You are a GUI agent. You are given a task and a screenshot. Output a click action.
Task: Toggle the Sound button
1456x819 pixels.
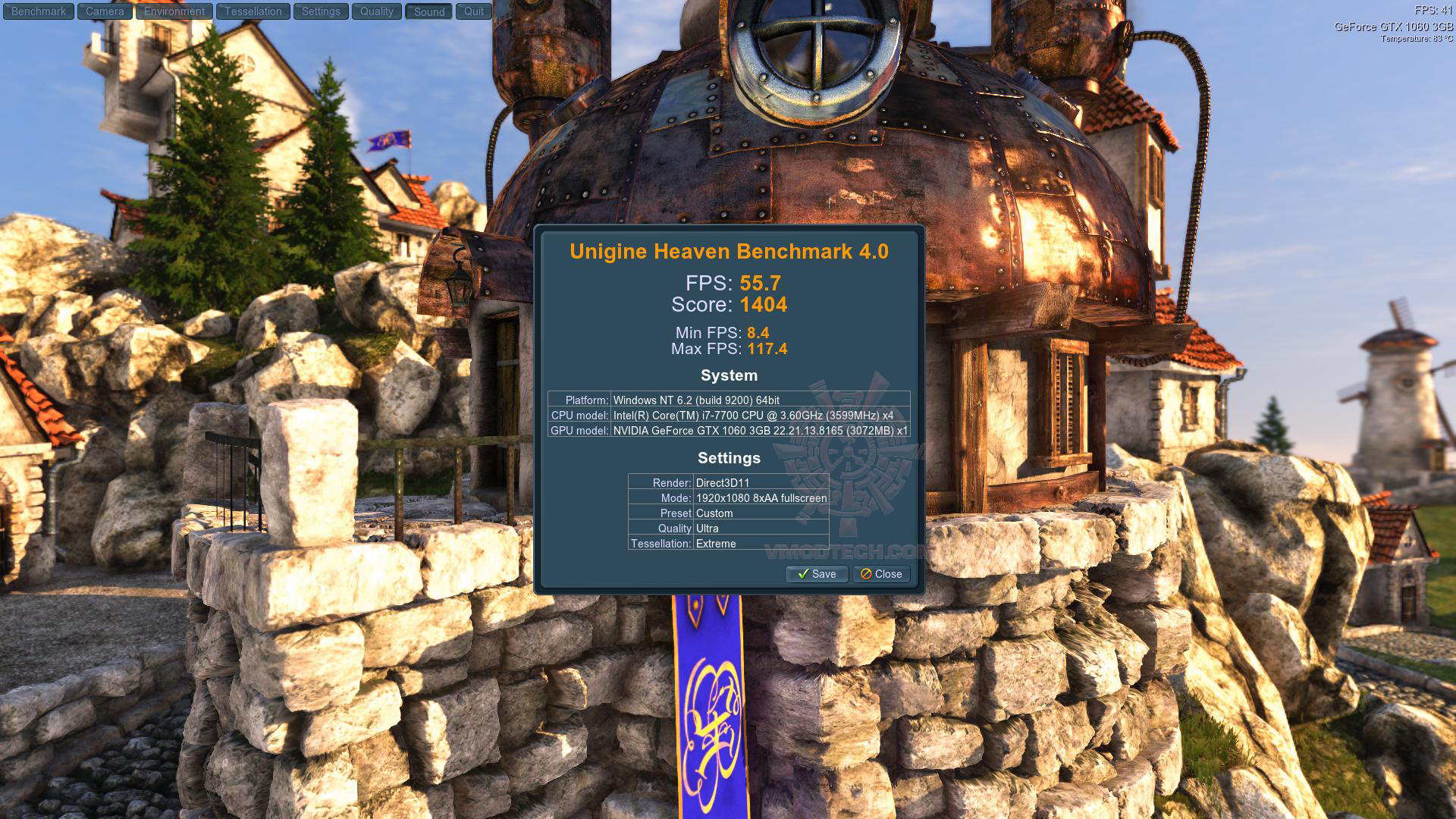point(429,11)
